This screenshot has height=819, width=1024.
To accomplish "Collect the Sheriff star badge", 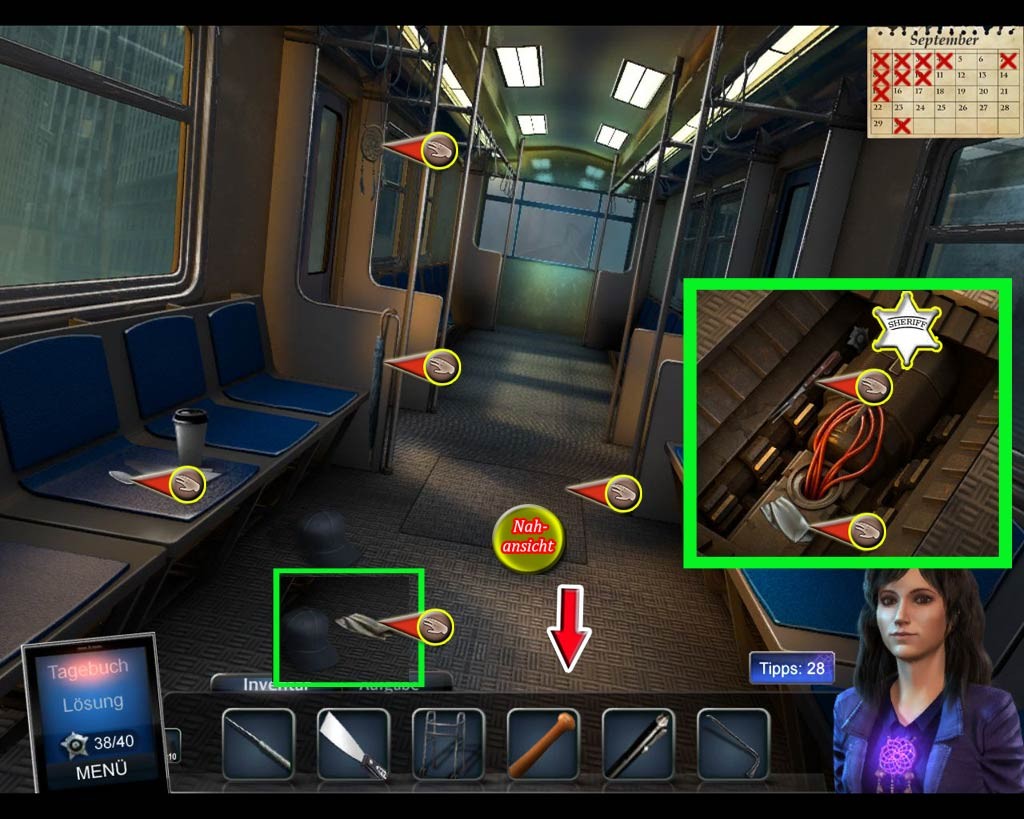I will tap(907, 327).
